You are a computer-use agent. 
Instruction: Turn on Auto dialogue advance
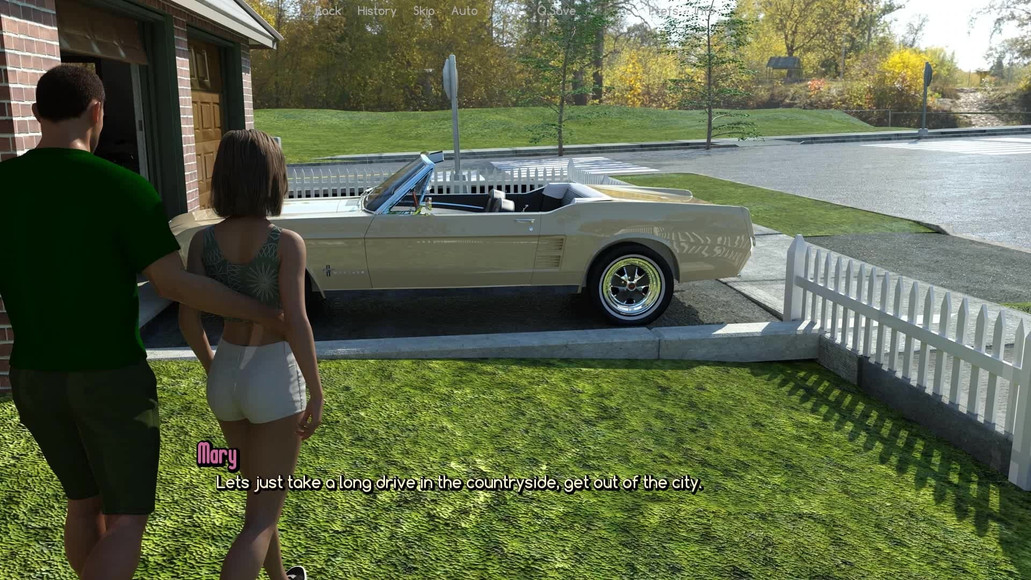[464, 11]
